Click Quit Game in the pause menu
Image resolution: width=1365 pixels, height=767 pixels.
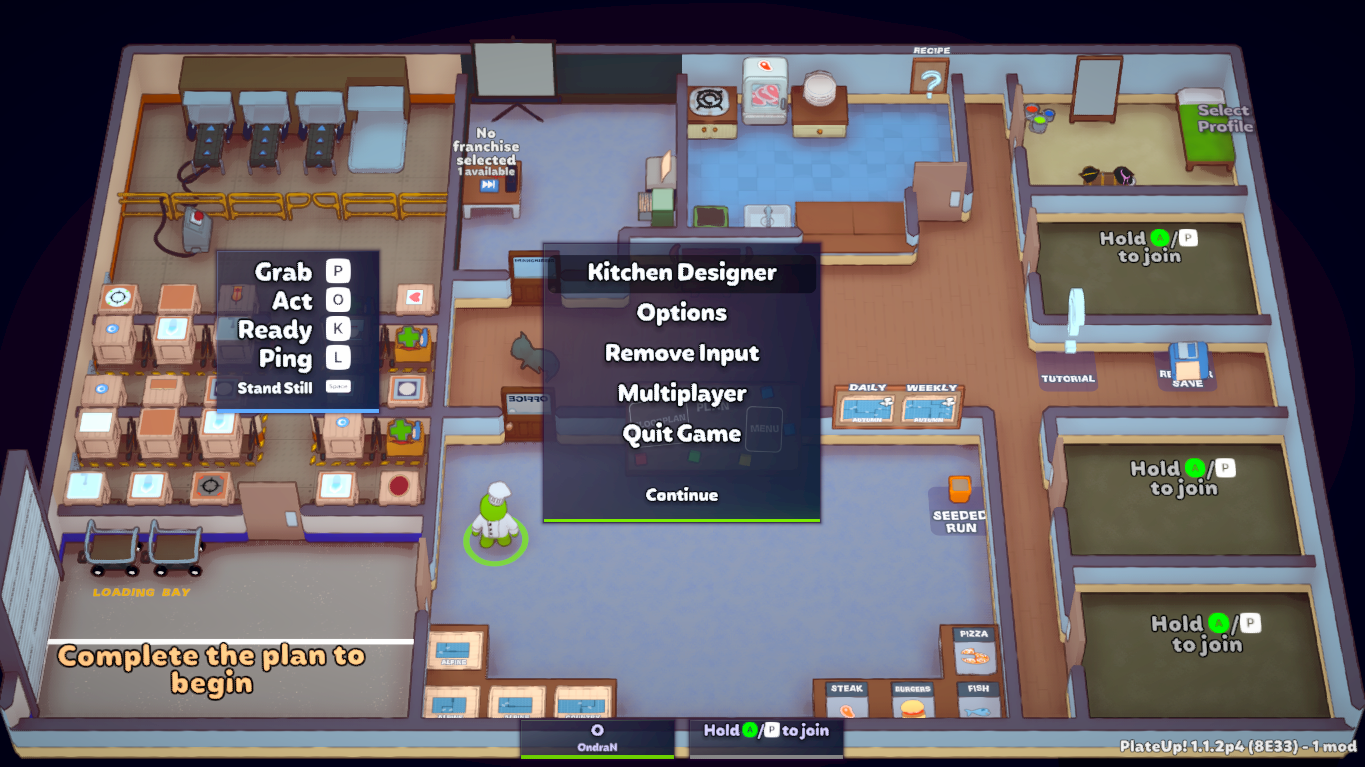[682, 433]
